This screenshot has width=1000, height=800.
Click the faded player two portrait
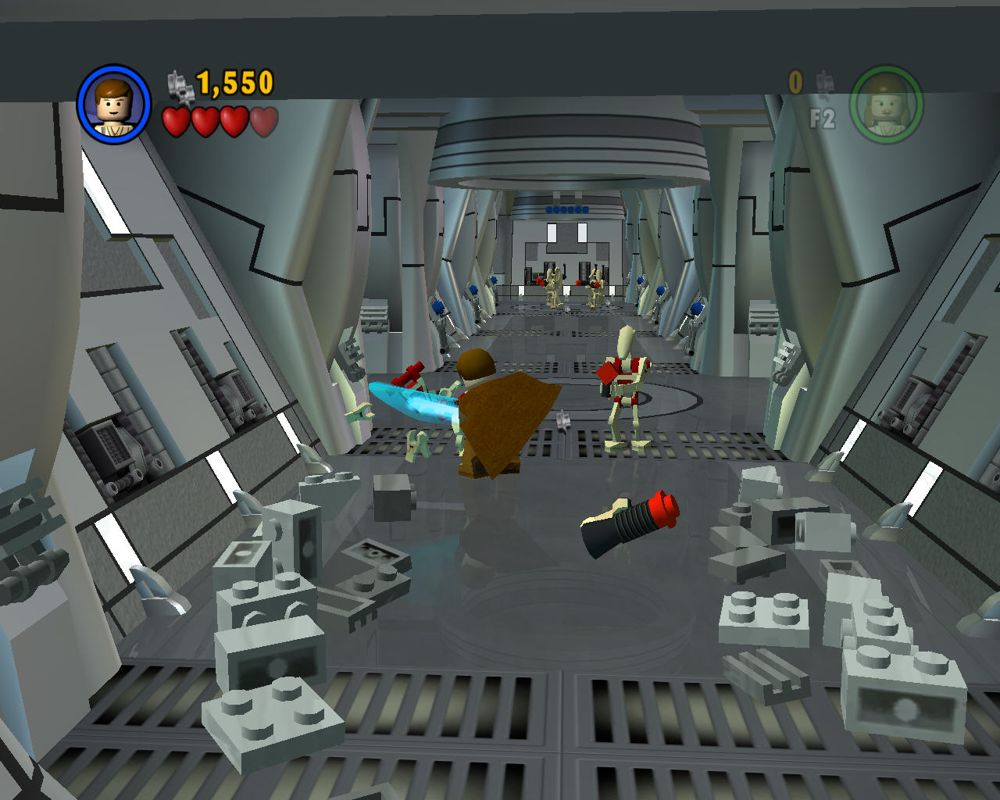pos(885,104)
